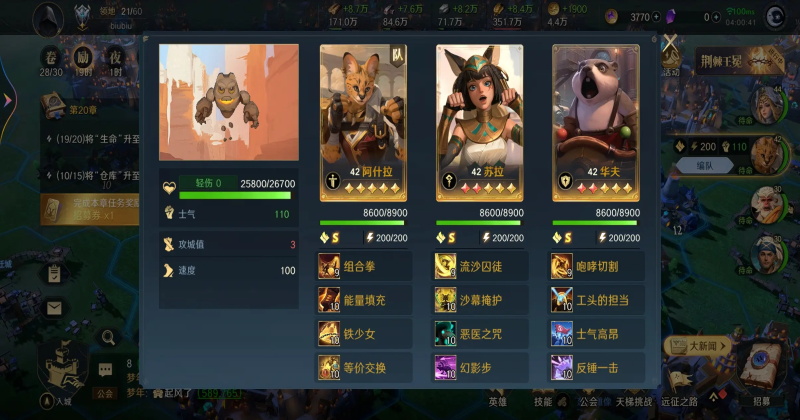Open the 沙幕掩护 skill details

480,300
